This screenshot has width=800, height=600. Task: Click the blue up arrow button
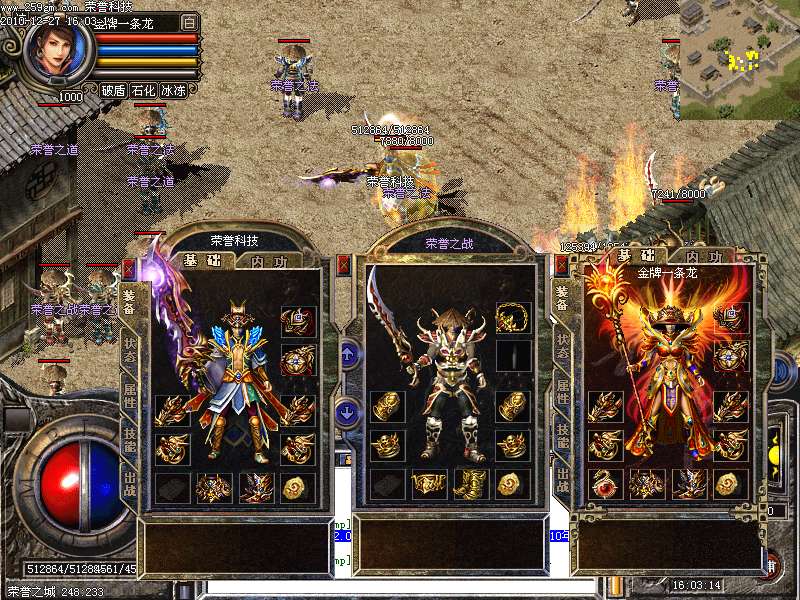point(348,353)
